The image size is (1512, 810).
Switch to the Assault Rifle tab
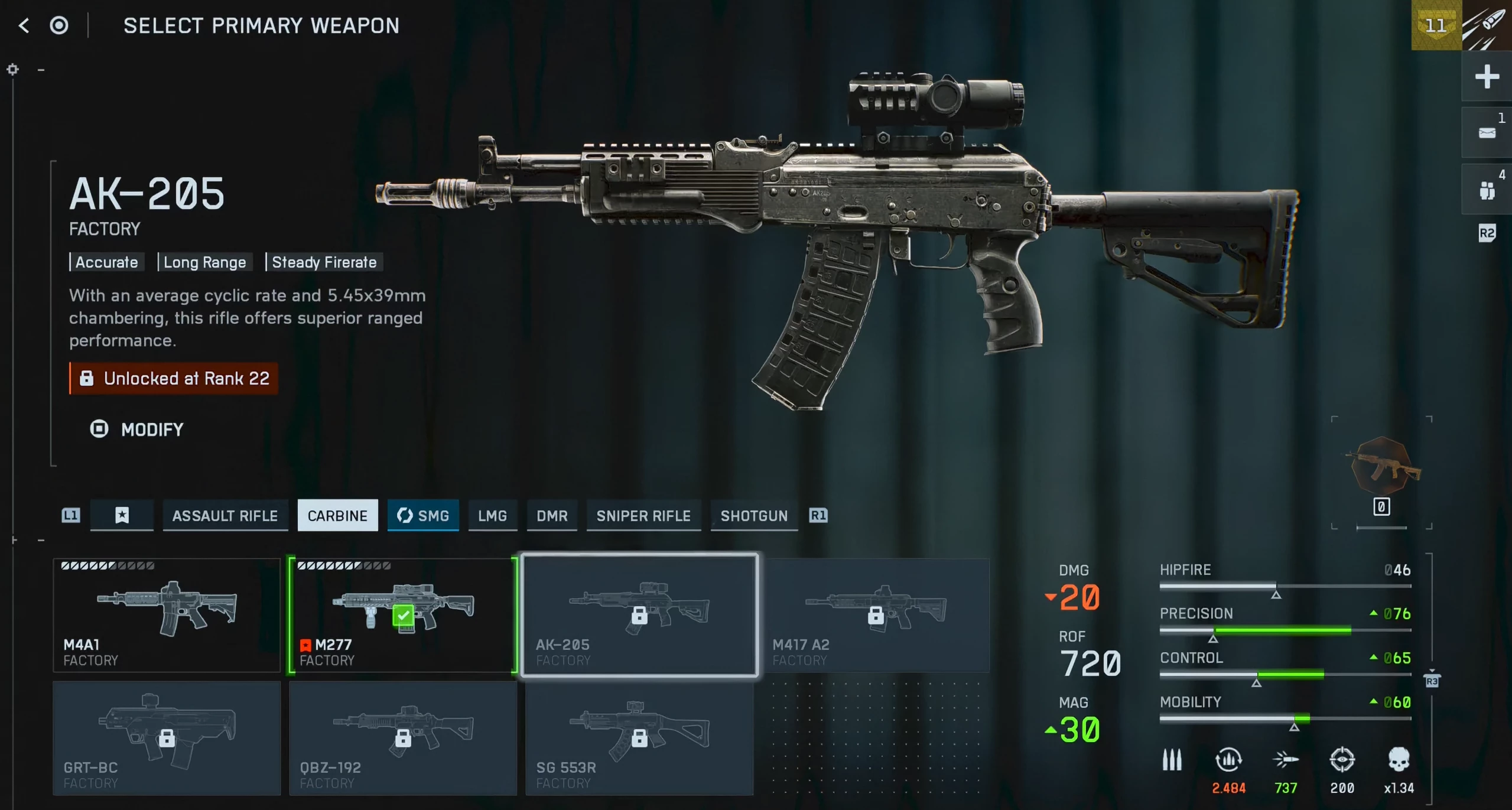tap(225, 516)
